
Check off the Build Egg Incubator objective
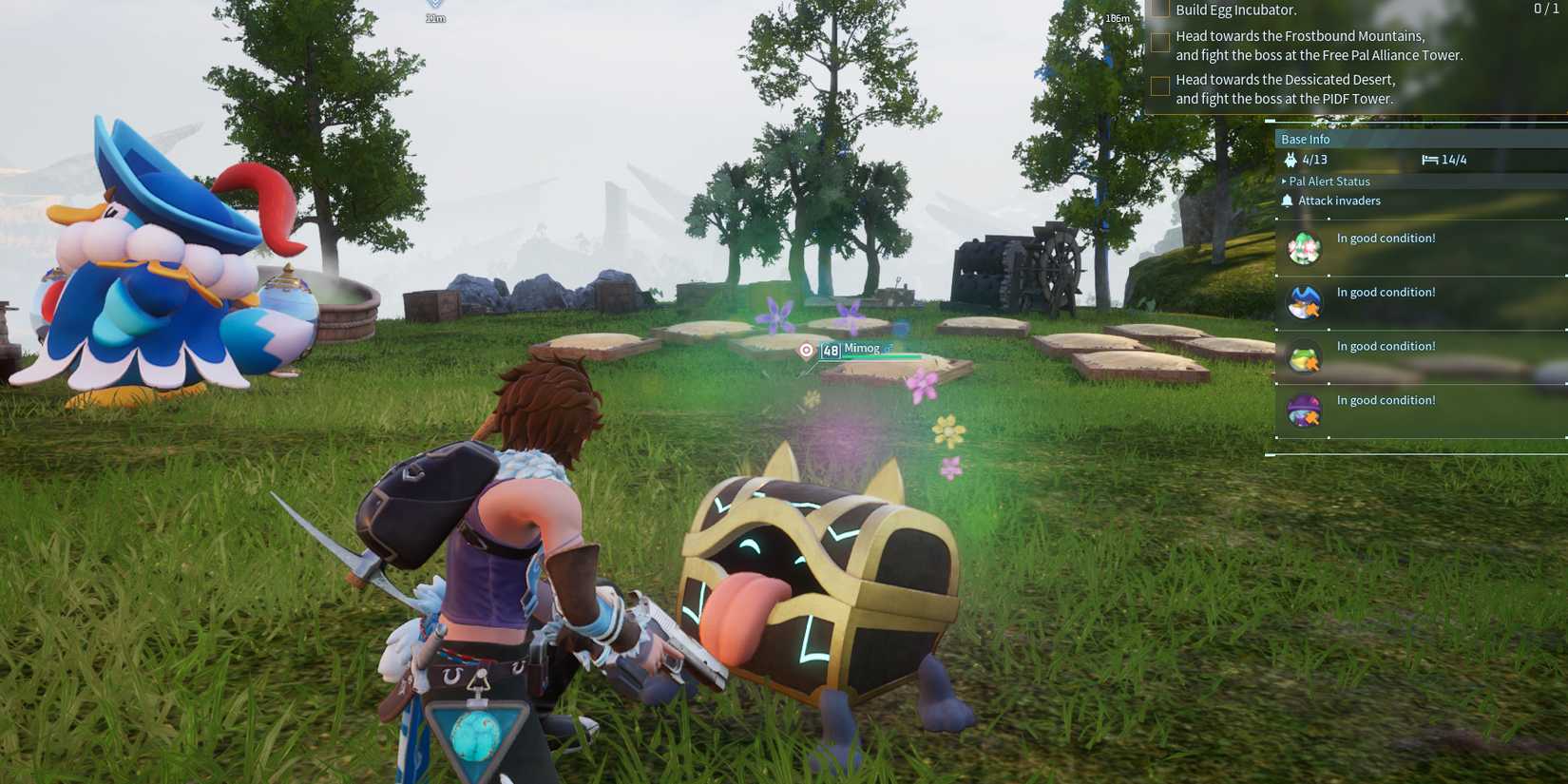tap(1160, 9)
